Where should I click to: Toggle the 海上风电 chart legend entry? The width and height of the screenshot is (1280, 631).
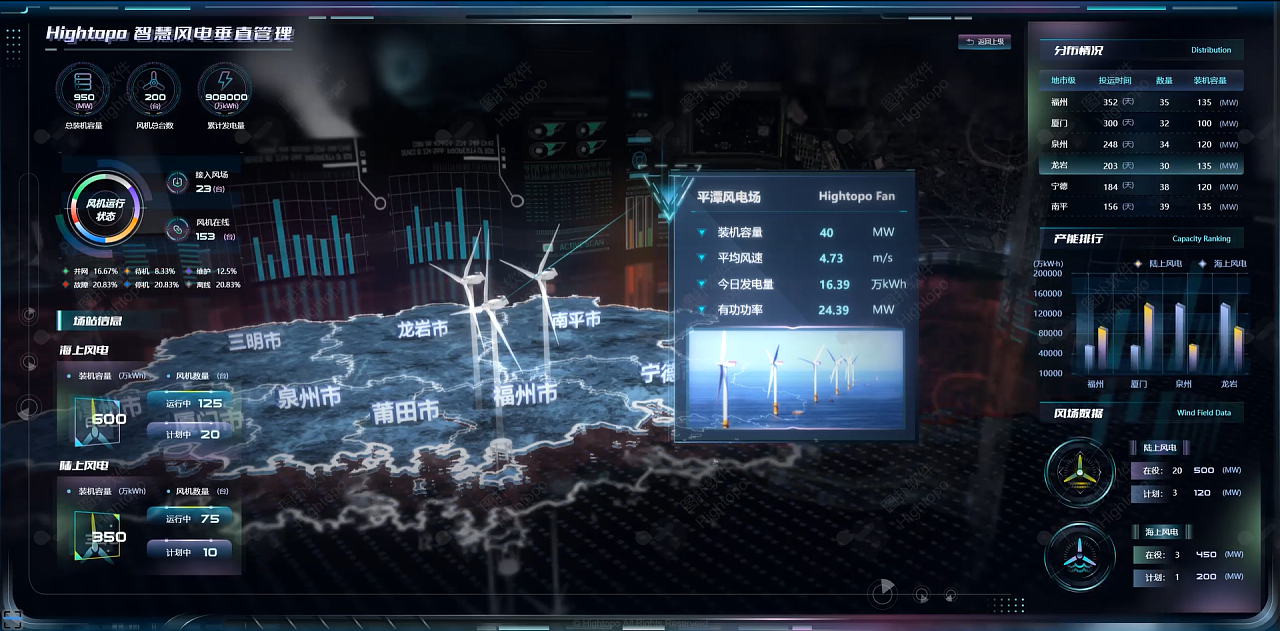[x=1224, y=264]
